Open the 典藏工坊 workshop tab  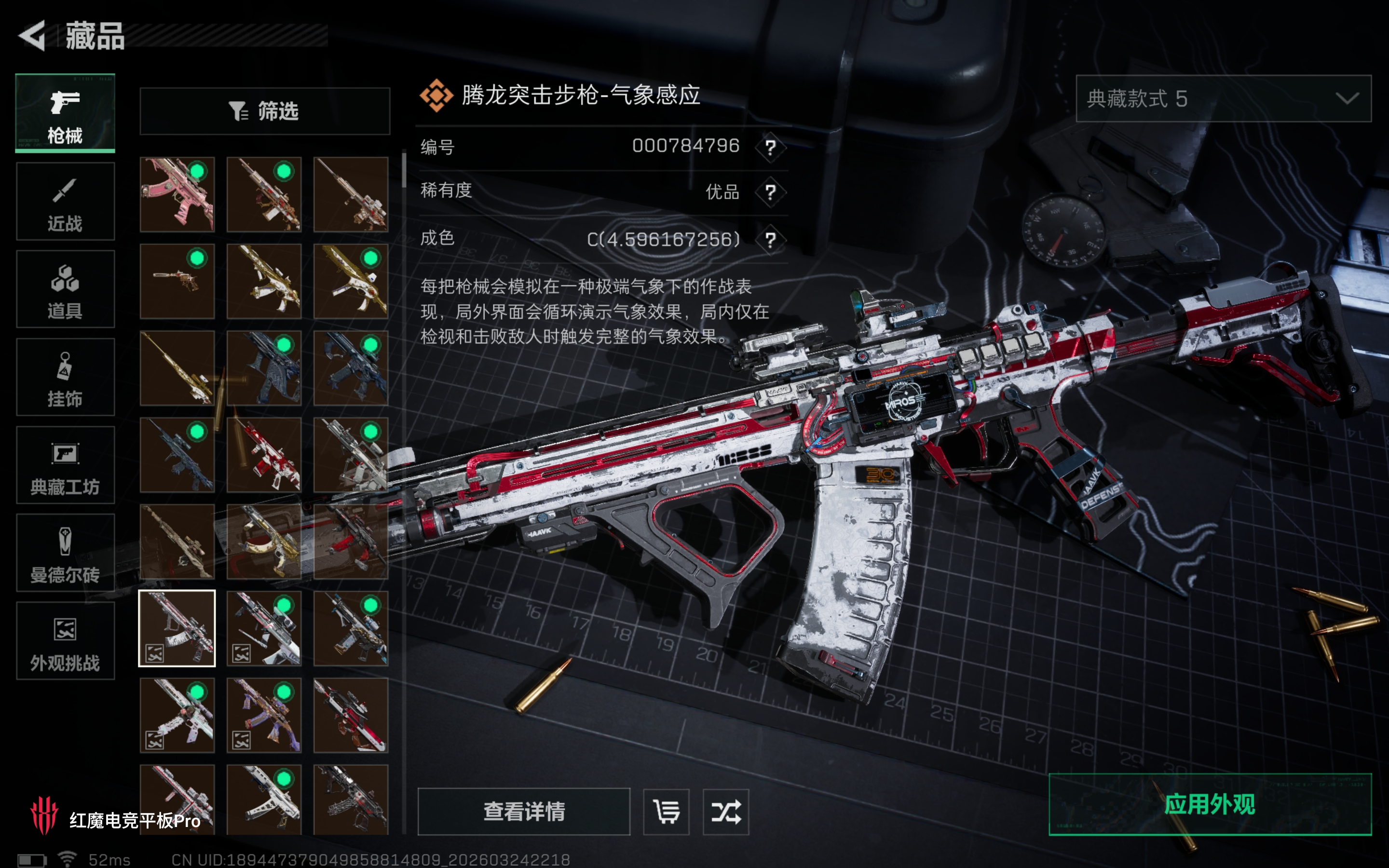click(65, 465)
